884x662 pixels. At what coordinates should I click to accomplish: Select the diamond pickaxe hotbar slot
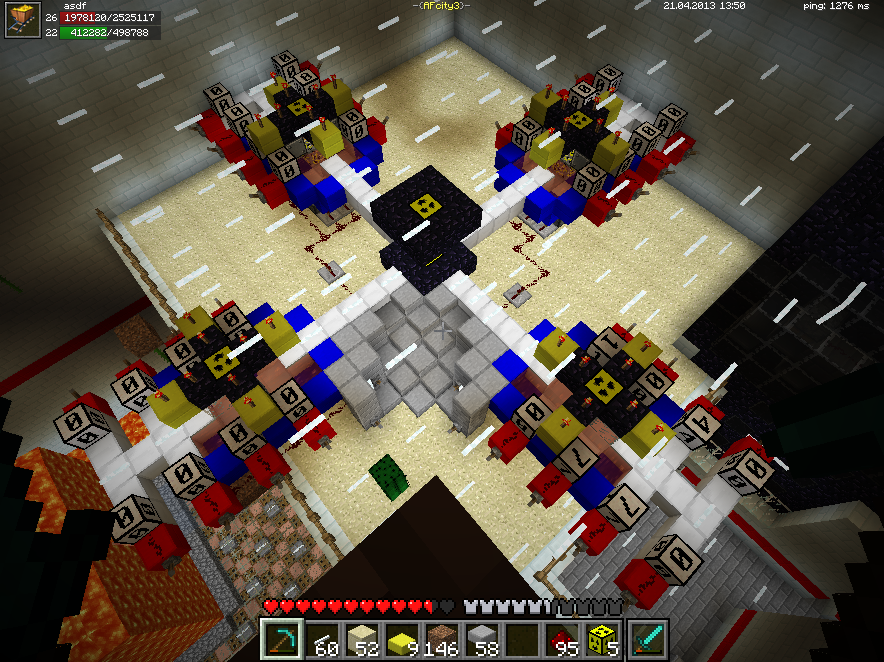[x=282, y=638]
